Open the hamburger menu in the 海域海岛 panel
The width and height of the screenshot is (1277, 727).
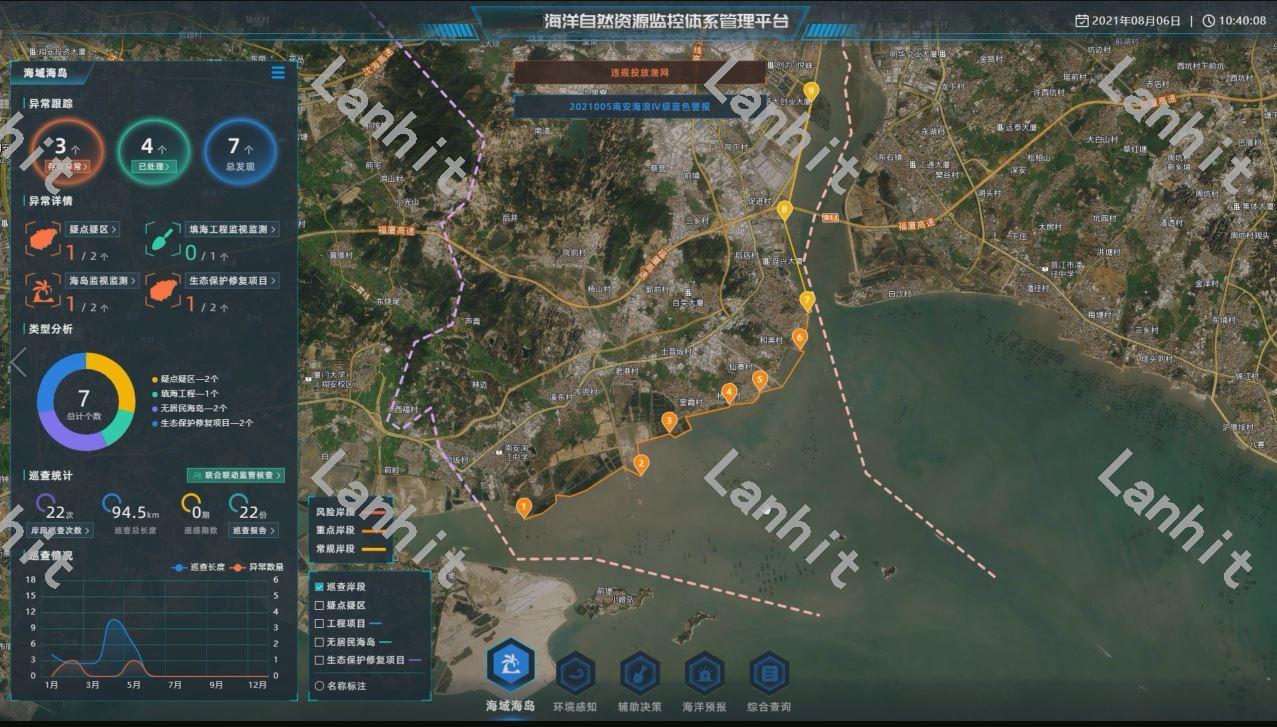coord(278,73)
